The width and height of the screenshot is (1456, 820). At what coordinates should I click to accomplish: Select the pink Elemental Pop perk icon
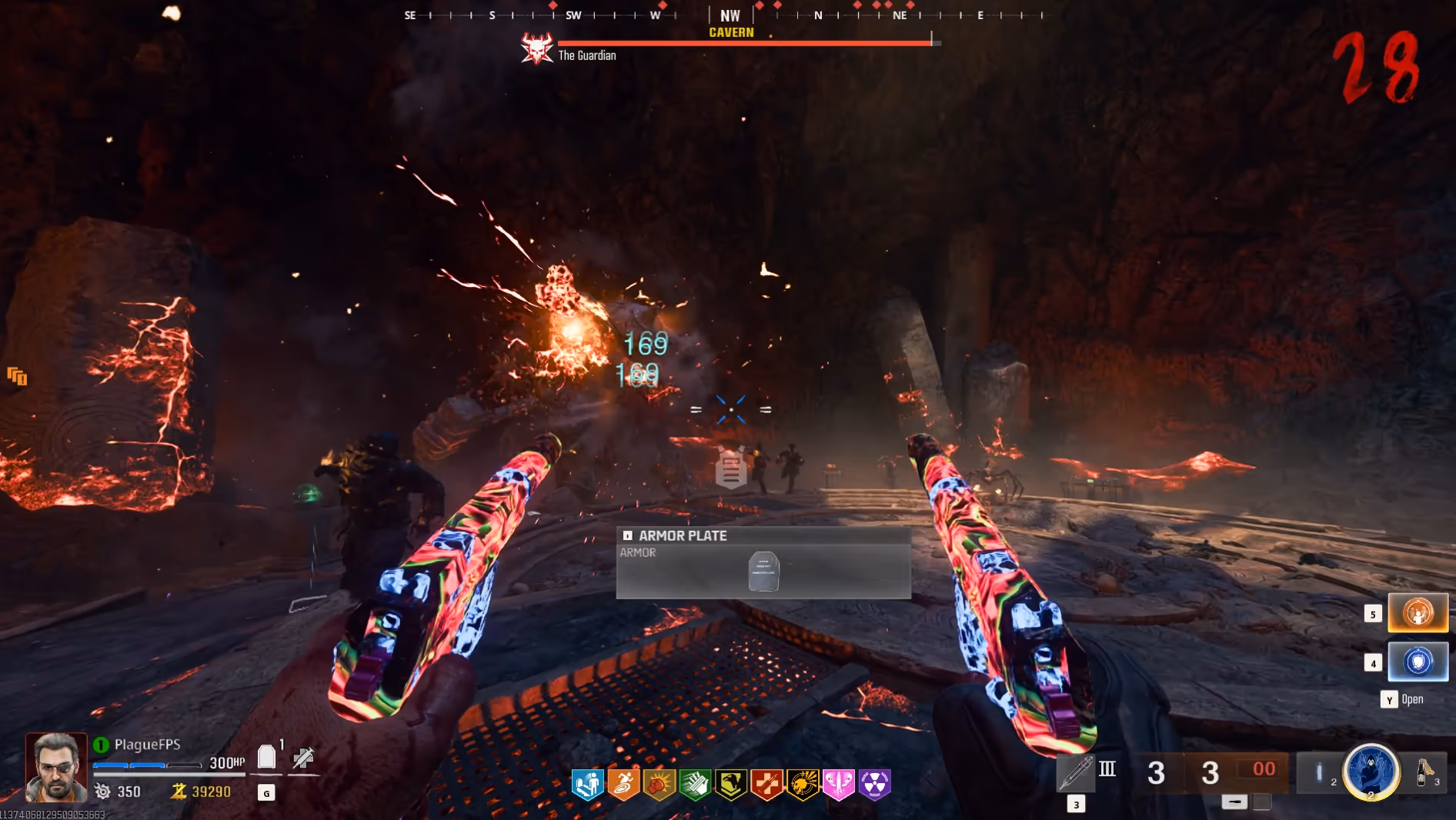(x=839, y=784)
